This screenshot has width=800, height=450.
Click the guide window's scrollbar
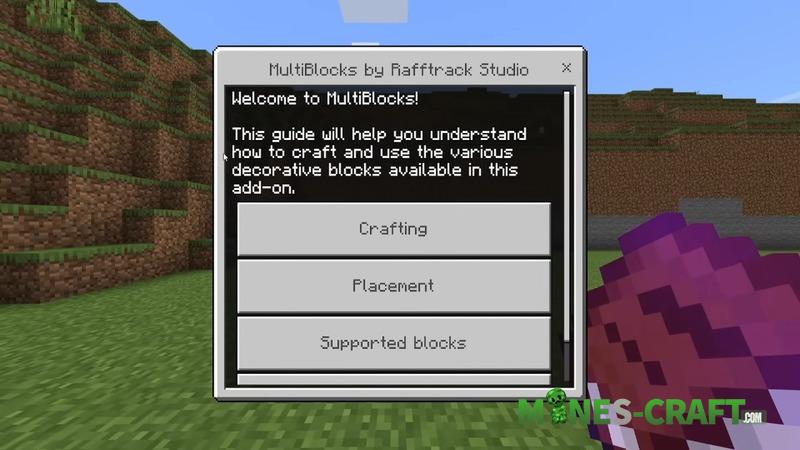[x=567, y=220]
